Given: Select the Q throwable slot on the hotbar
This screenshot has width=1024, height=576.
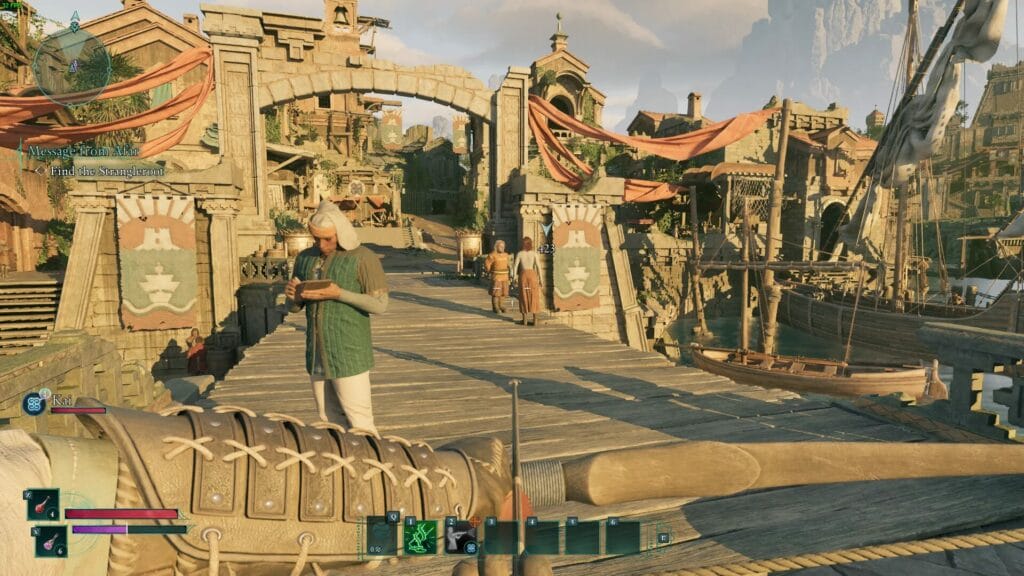Looking at the screenshot, I should click(381, 537).
